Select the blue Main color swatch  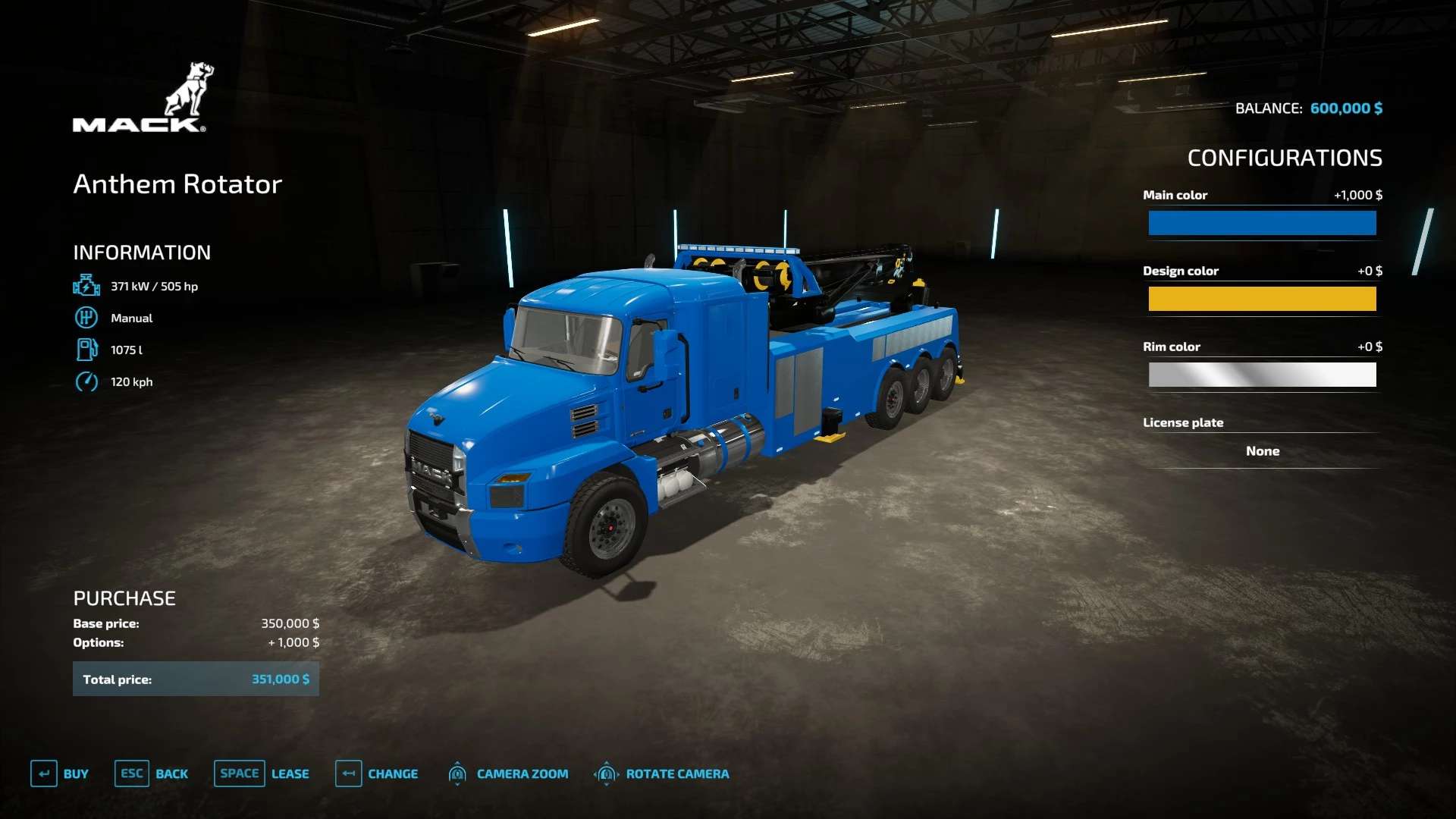point(1262,223)
